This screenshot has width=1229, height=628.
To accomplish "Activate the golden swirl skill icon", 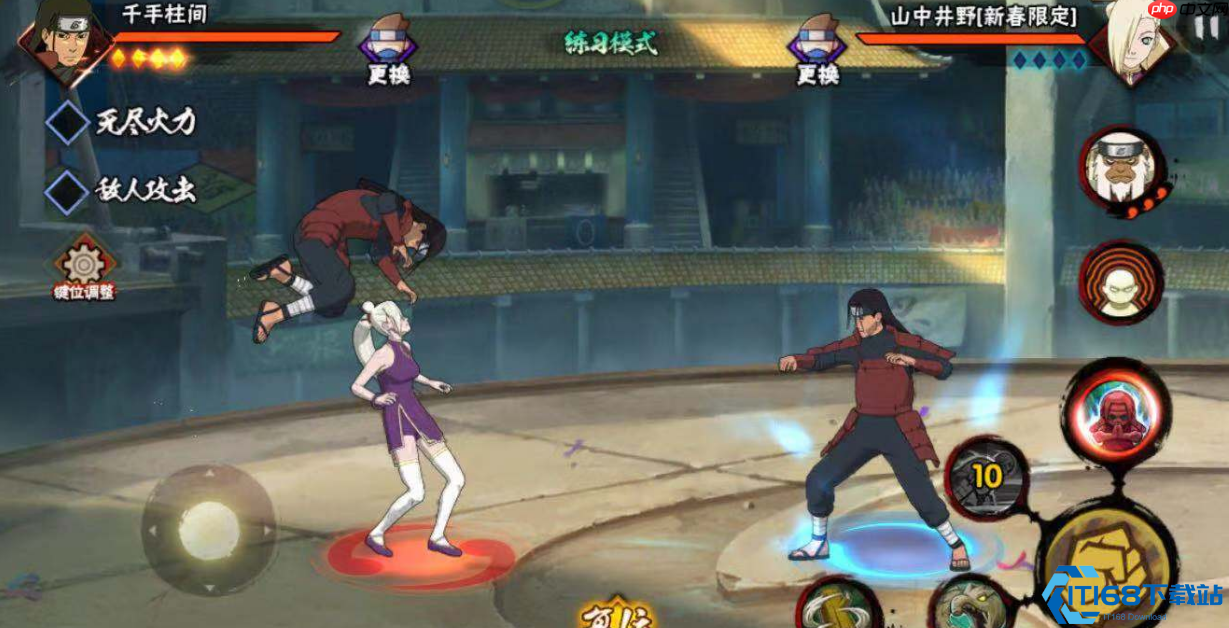I will point(838,606).
